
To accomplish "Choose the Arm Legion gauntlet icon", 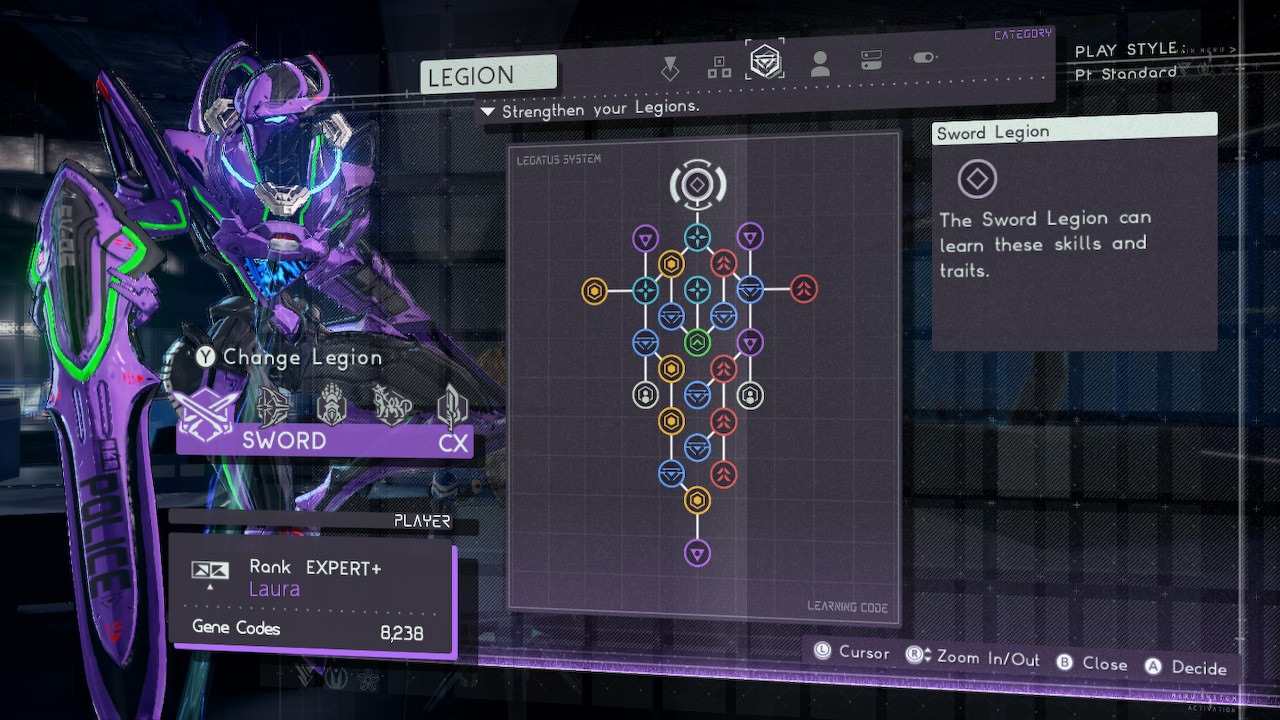I will tap(331, 407).
